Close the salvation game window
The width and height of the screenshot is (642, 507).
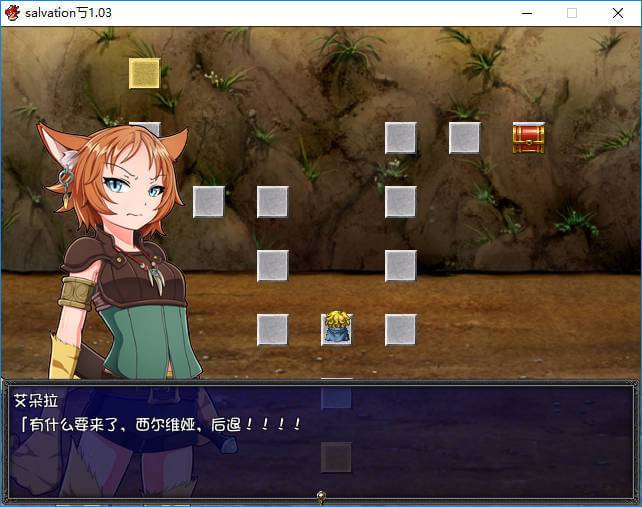coord(617,13)
